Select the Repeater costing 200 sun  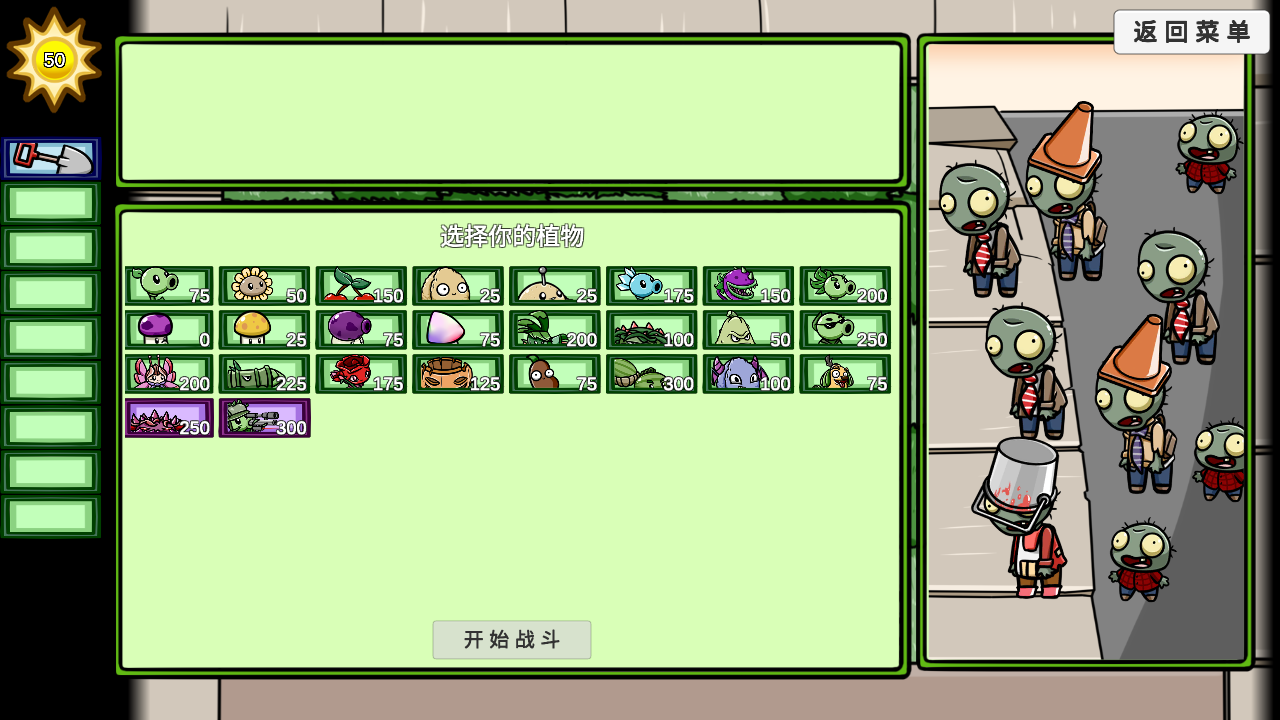pyautogui.click(x=844, y=285)
